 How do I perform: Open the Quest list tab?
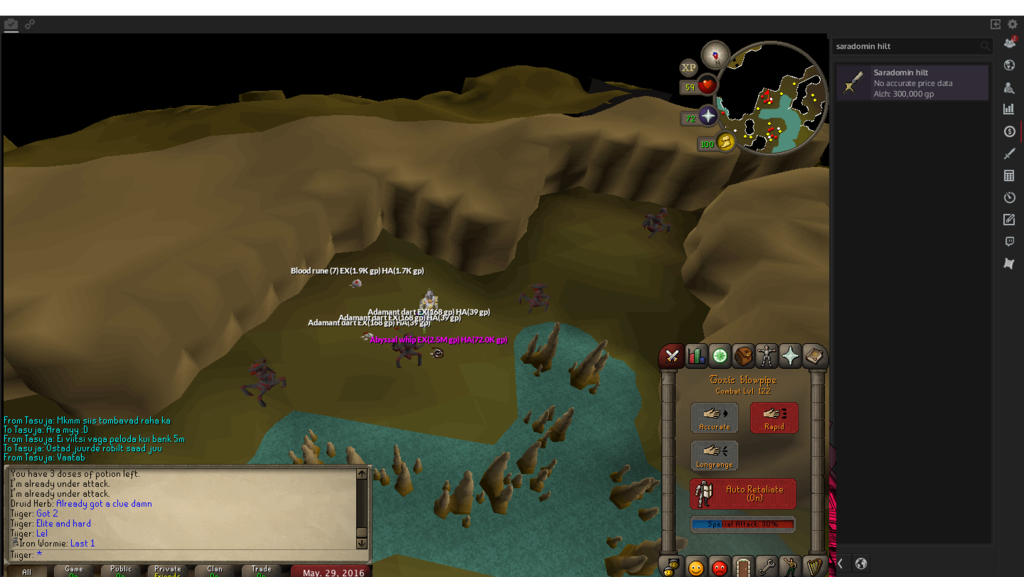pyautogui.click(x=720, y=356)
